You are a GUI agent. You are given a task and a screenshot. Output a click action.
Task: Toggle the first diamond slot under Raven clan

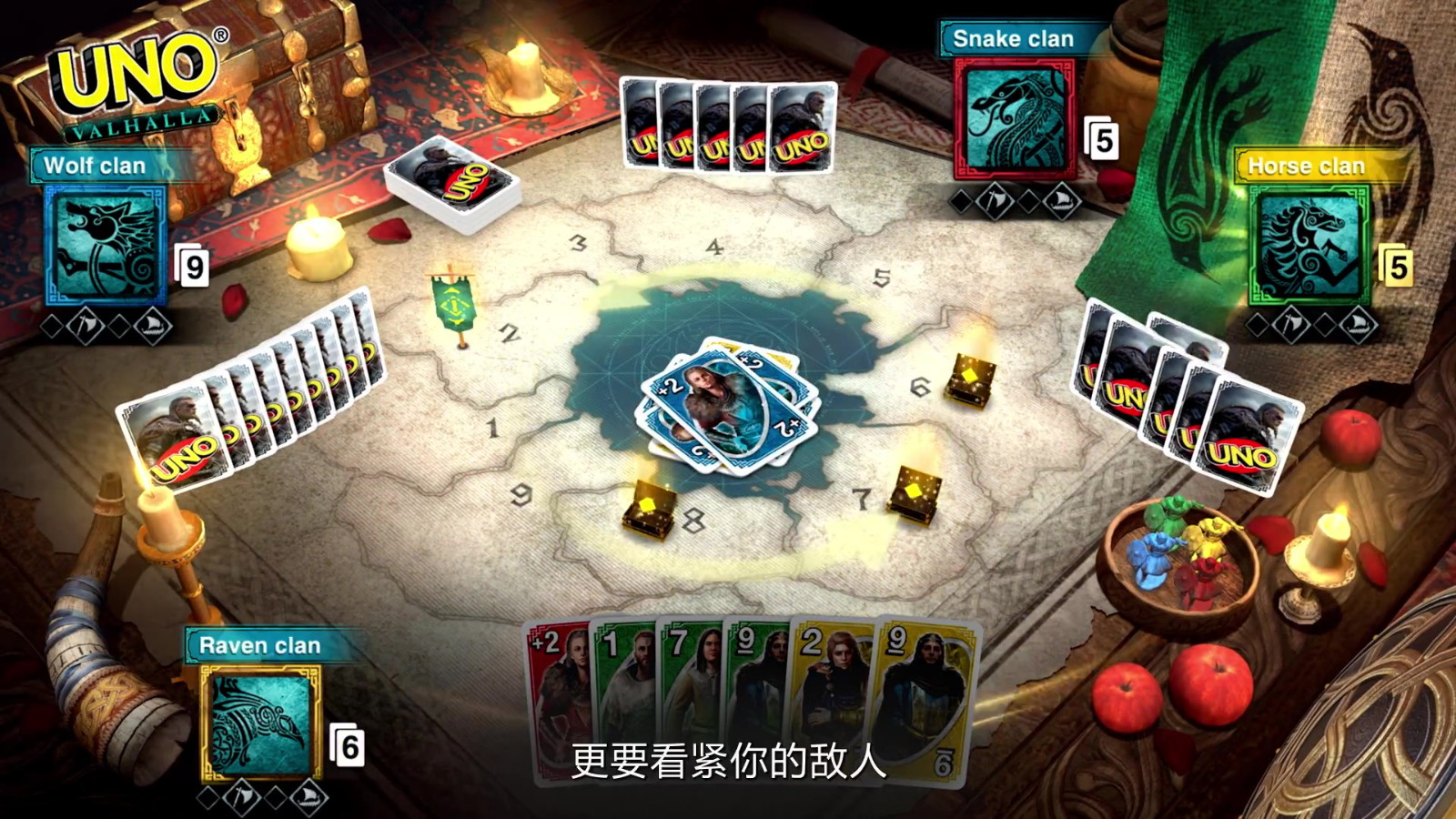click(x=207, y=797)
